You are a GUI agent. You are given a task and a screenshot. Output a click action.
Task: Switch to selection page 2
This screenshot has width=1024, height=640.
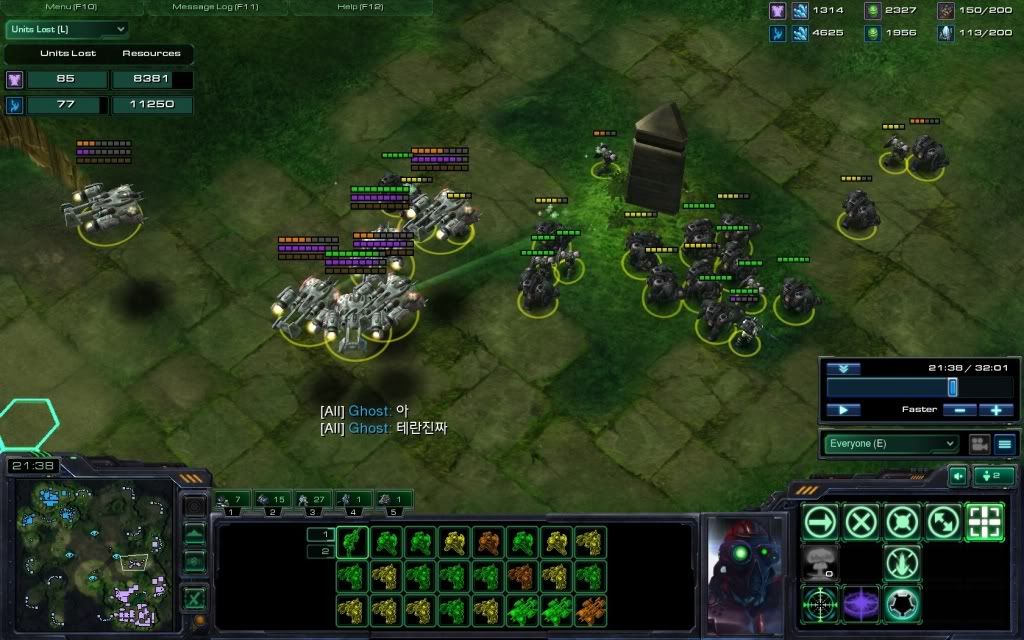click(x=324, y=551)
